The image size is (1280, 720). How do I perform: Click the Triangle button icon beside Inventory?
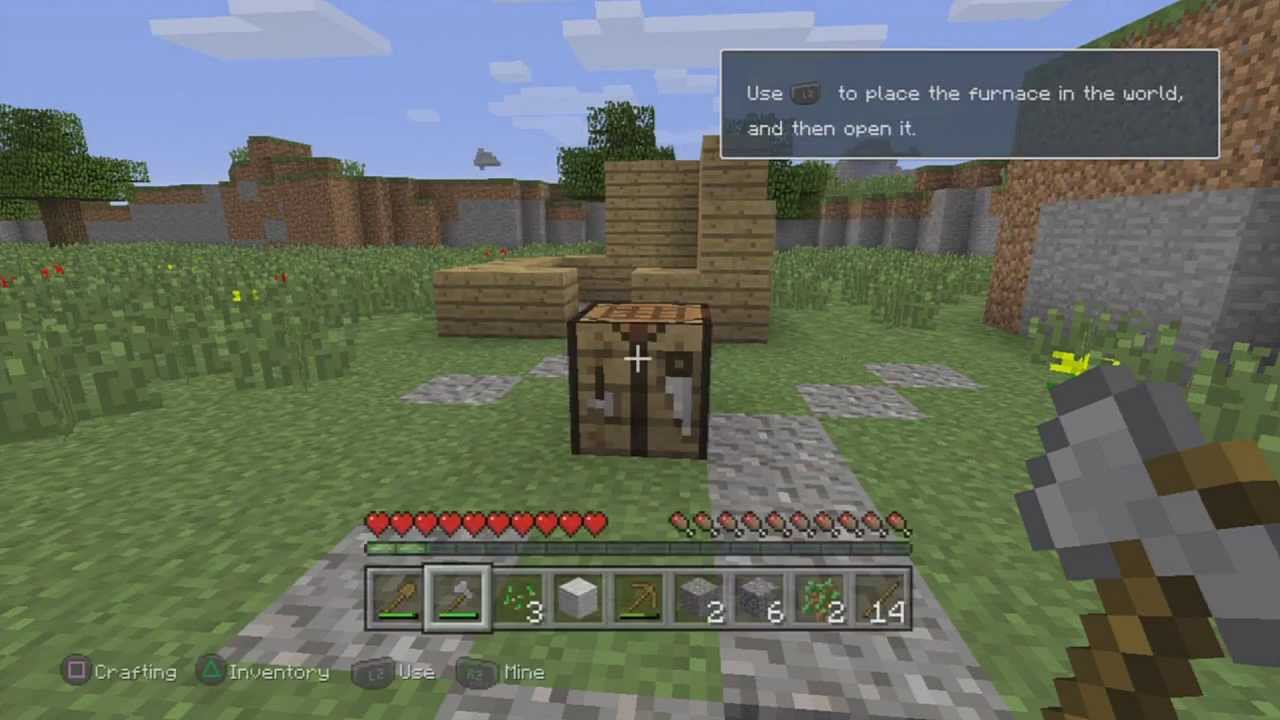pos(212,671)
